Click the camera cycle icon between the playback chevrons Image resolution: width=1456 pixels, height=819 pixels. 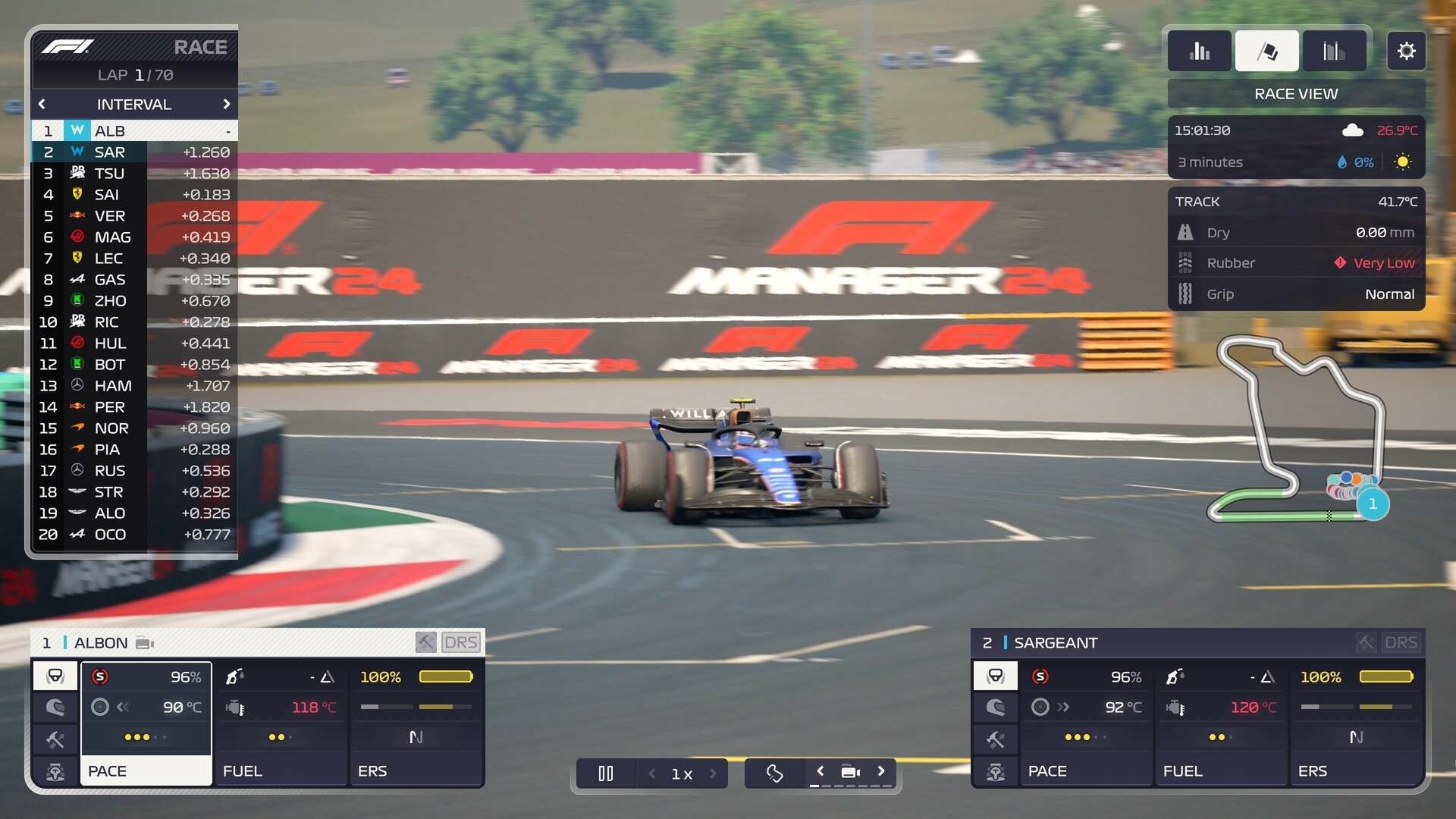(850, 771)
